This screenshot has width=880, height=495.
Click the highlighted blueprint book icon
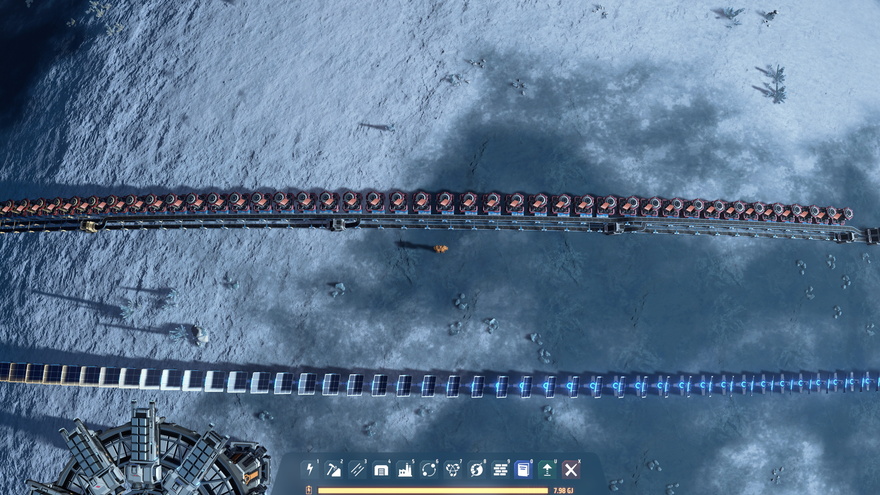(x=523, y=469)
